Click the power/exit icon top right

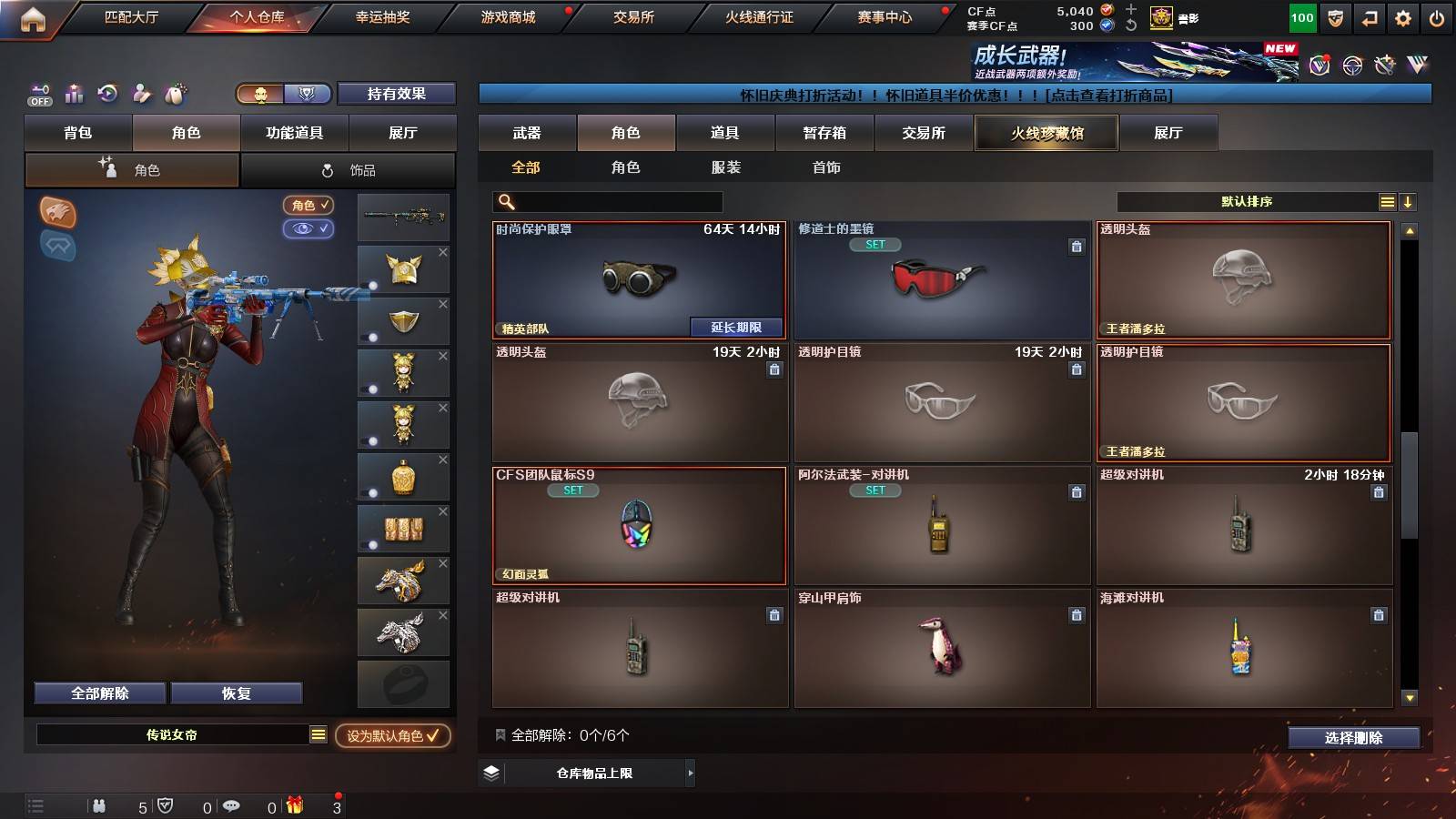[1439, 16]
